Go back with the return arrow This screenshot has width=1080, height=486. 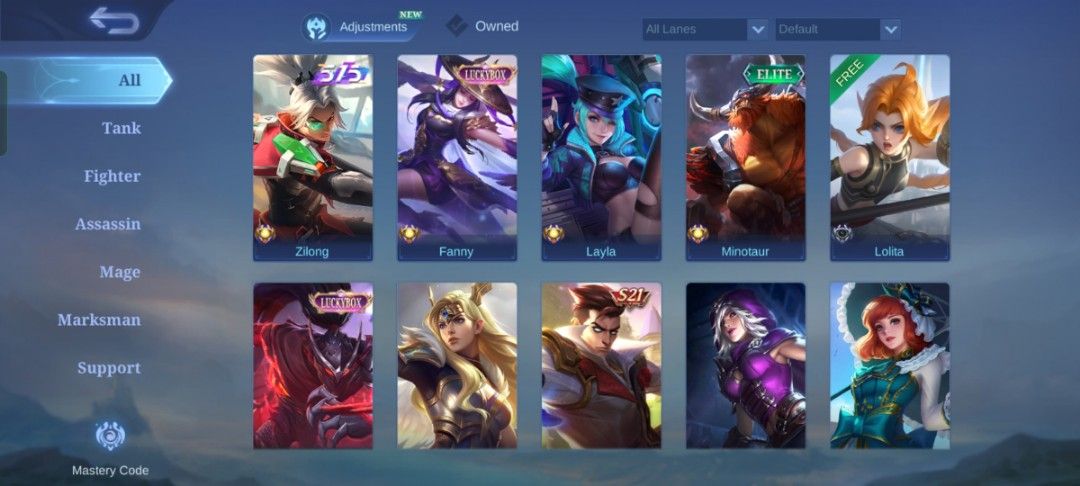tap(114, 21)
